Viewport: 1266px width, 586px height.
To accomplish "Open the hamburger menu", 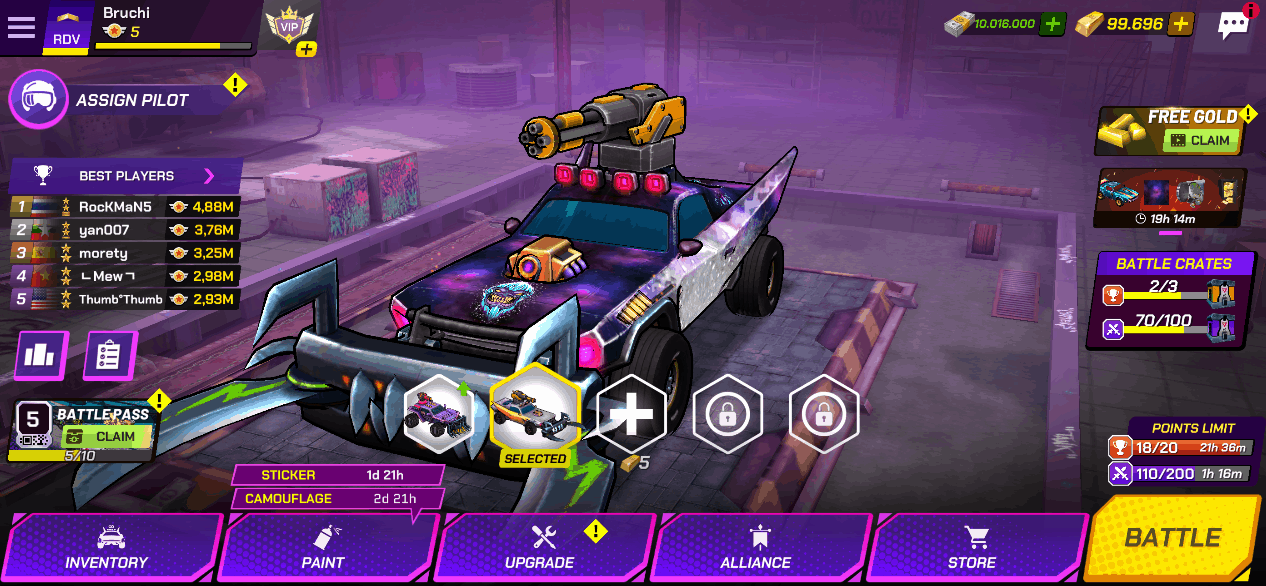I will point(21,27).
